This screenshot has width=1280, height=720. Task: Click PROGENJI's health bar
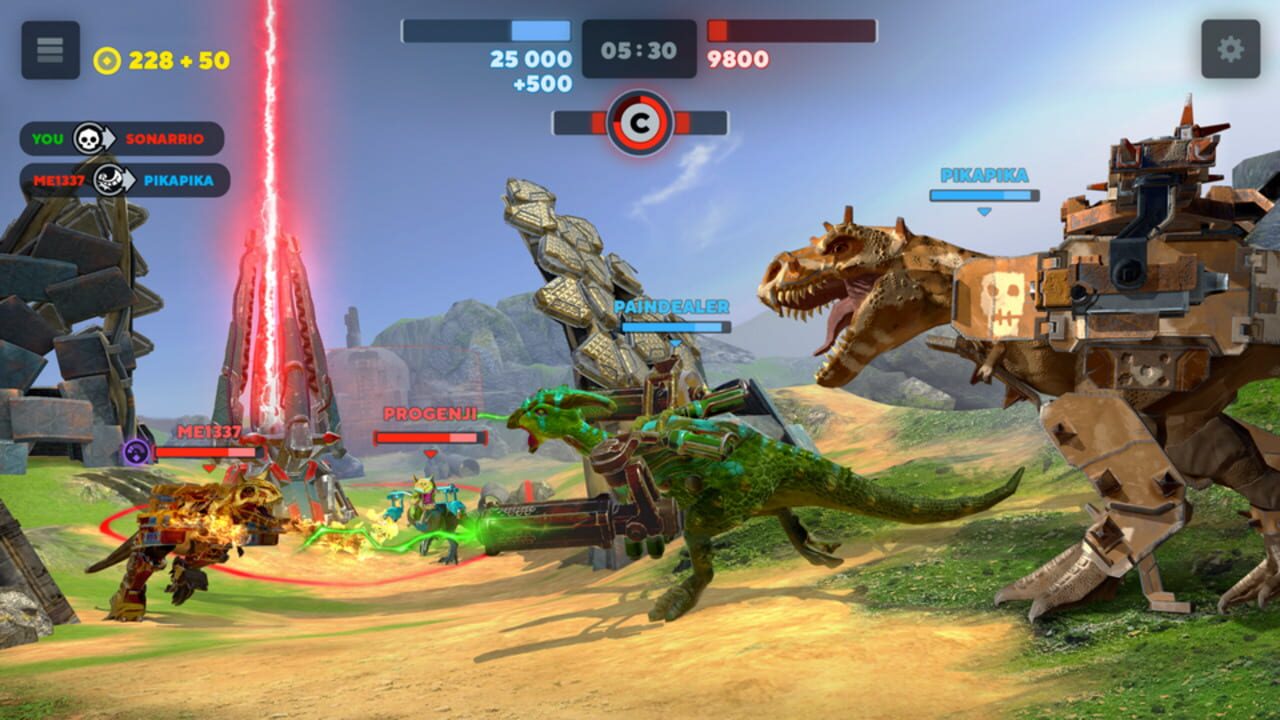pos(429,437)
